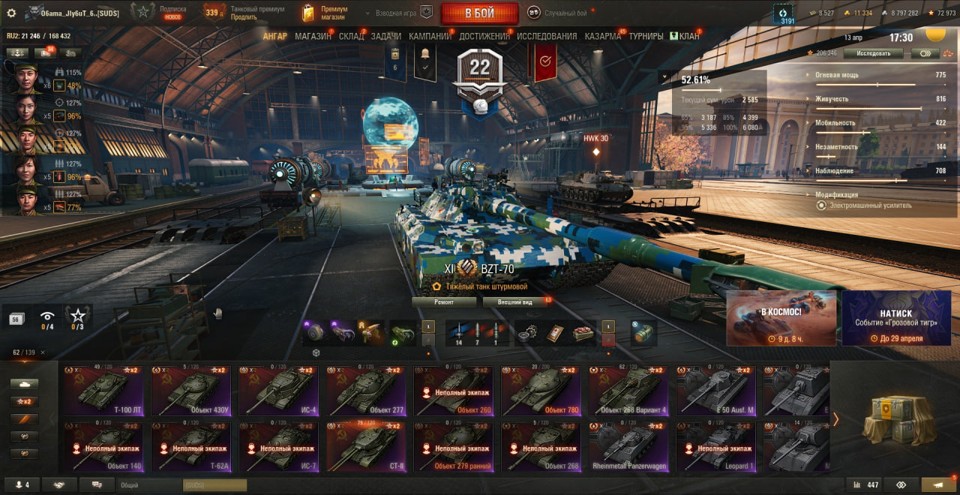The width and height of the screenshot is (960, 495).
Task: Open the «ДОСТИЖЕНИЯ» achievements tab
Action: (x=484, y=36)
